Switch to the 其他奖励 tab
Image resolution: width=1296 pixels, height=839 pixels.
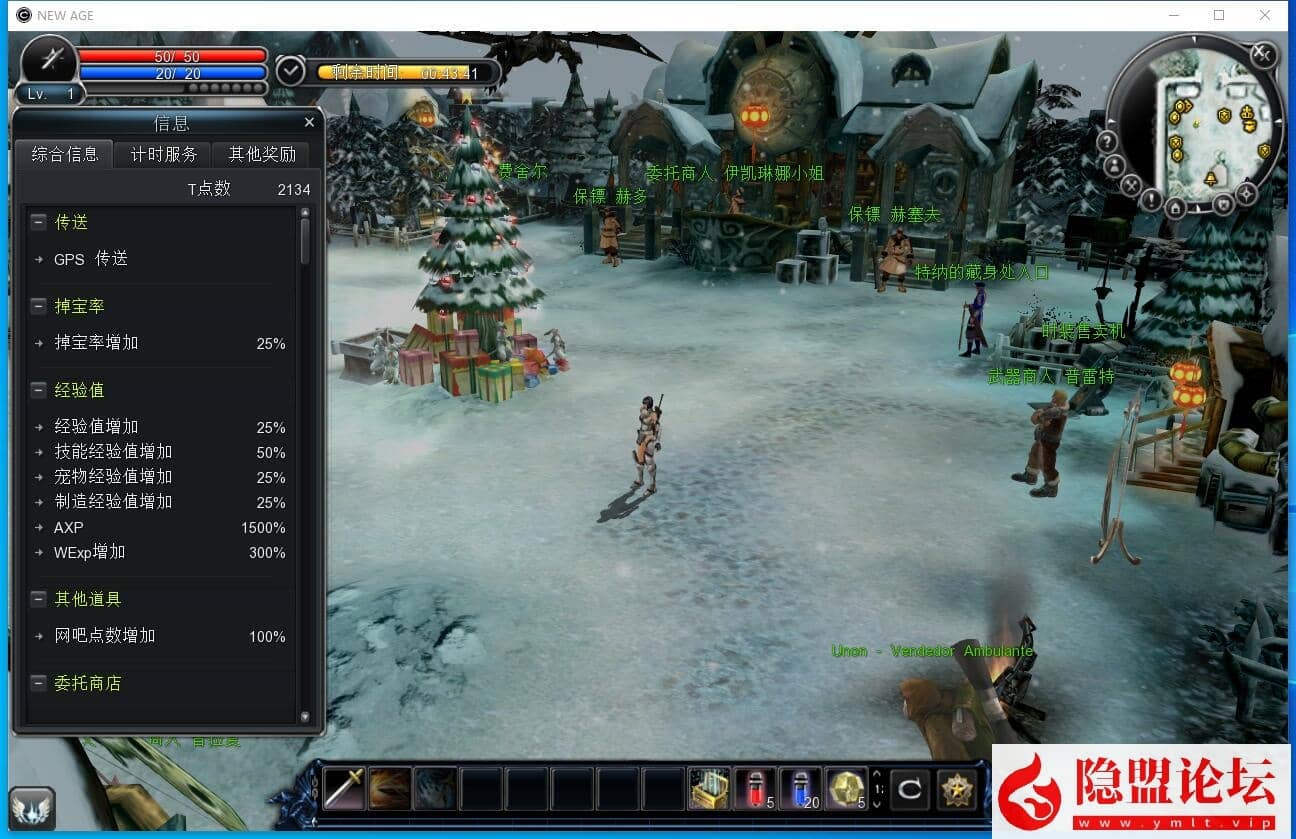[x=261, y=154]
